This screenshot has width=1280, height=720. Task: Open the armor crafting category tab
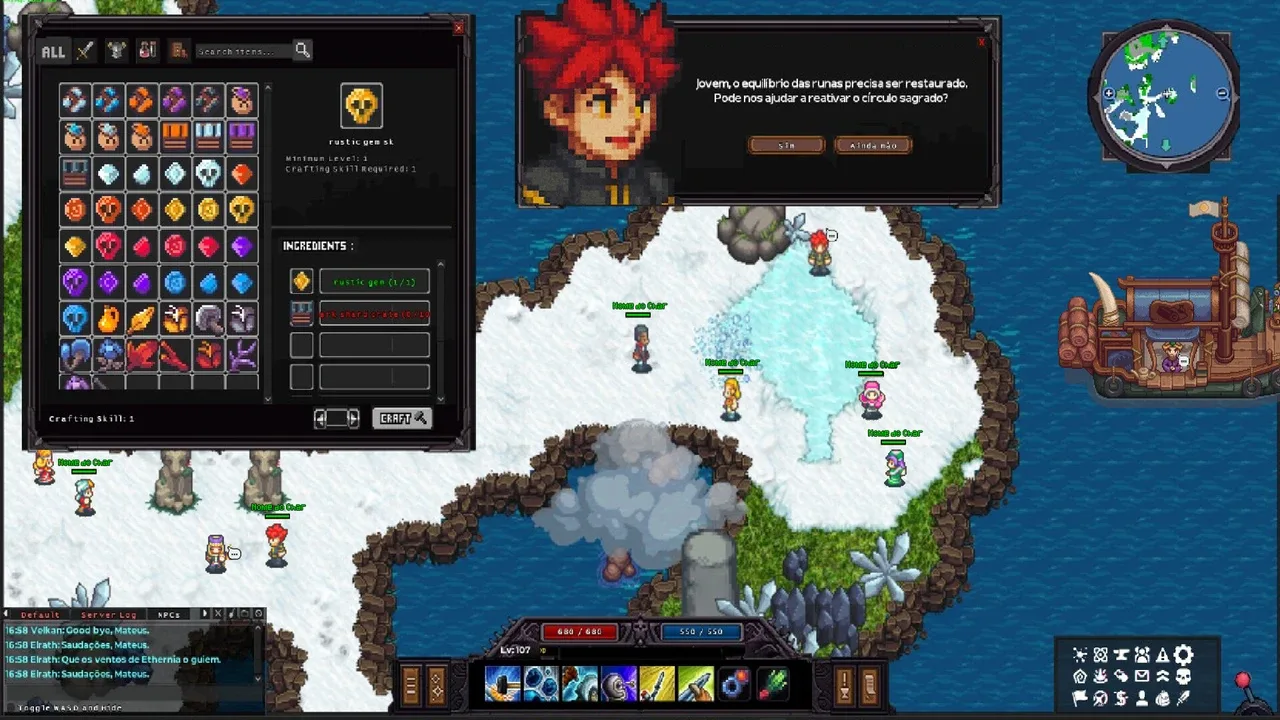click(117, 50)
